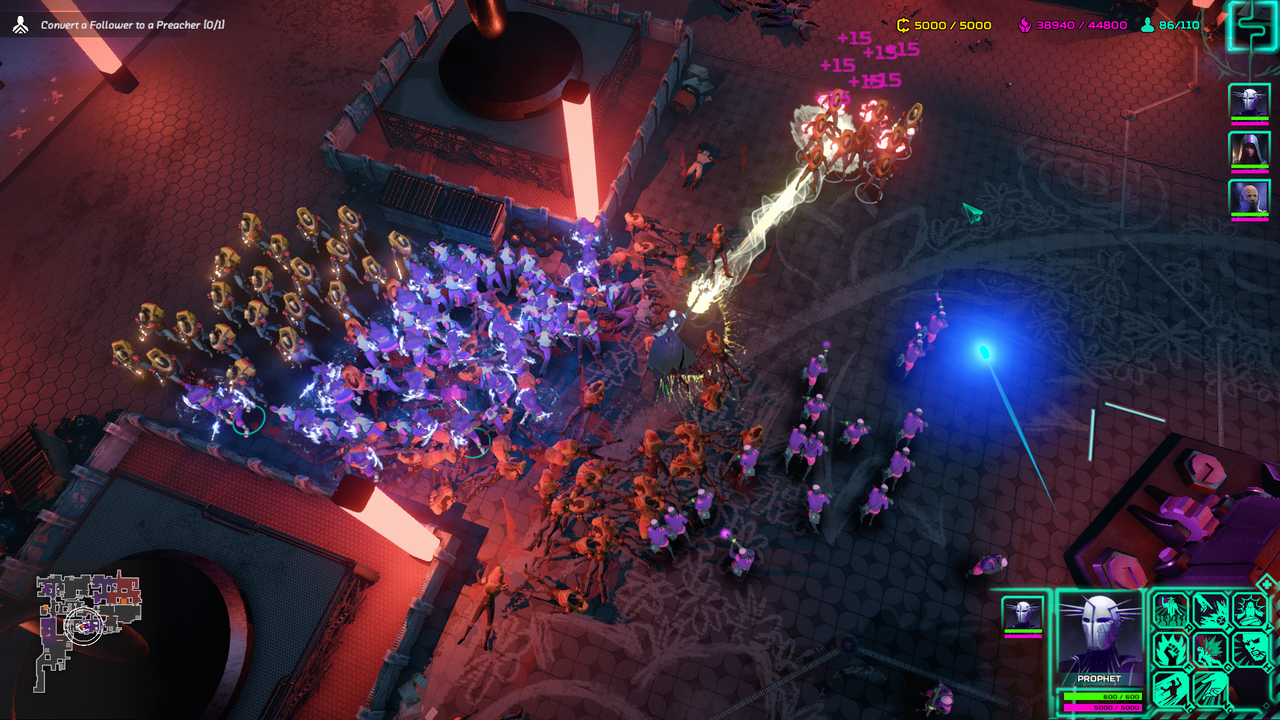
Task: Use the dashing figure ability
Action: 1171,688
